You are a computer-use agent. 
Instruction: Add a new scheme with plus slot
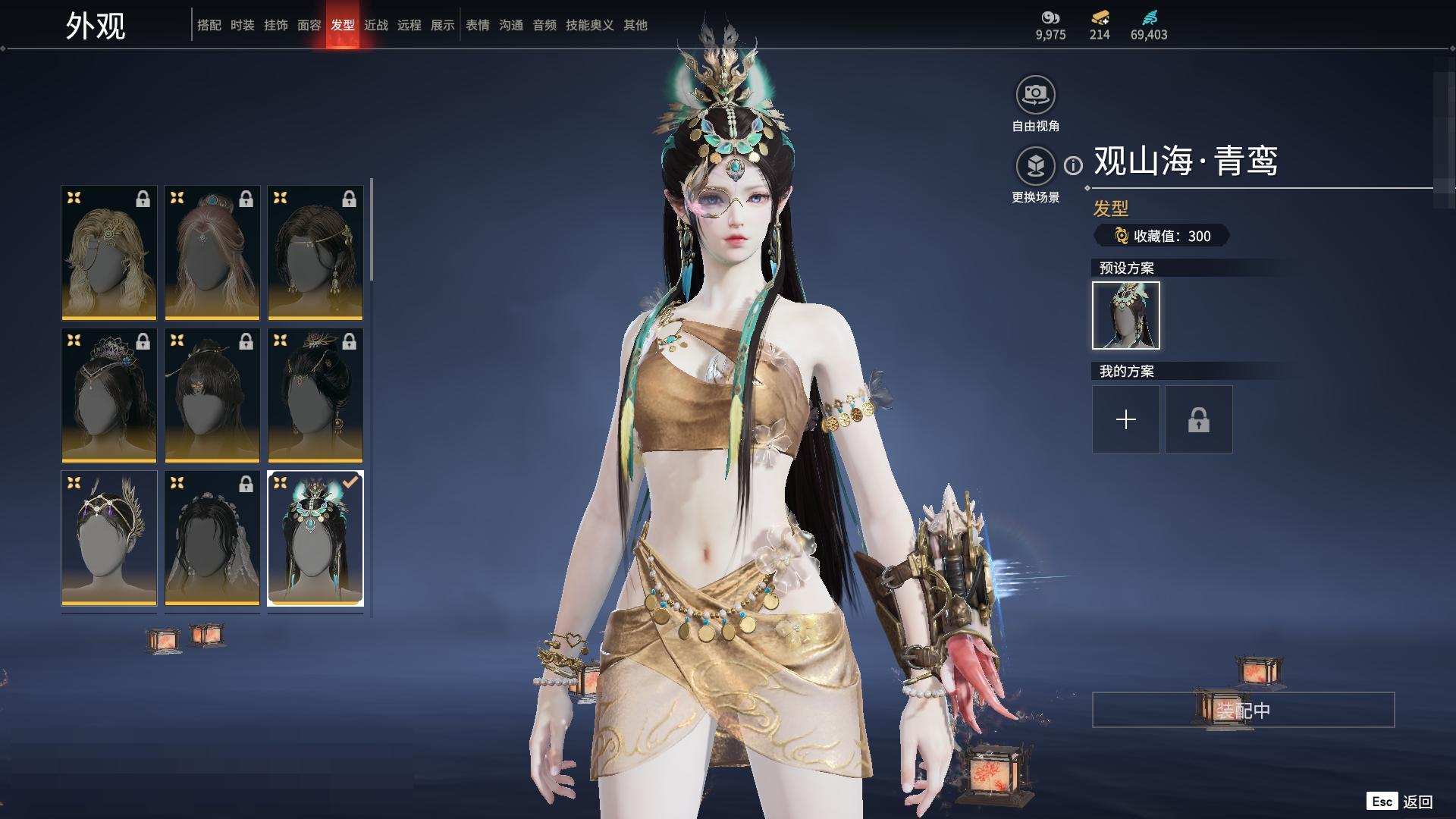(x=1126, y=419)
